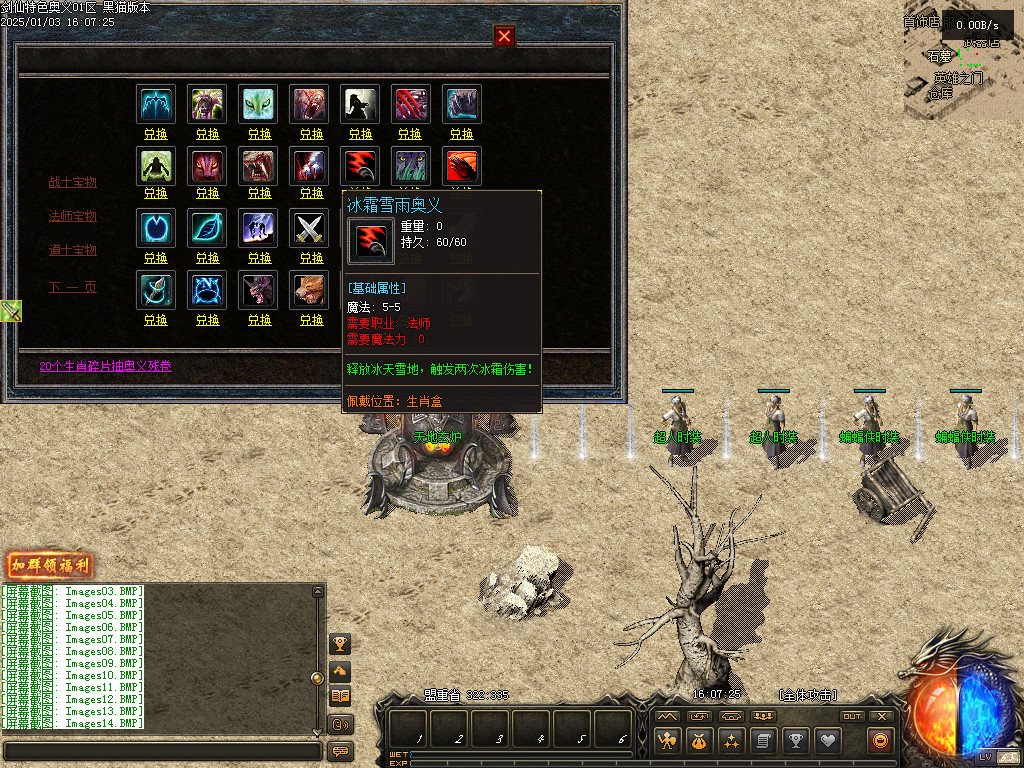Open the 战士宝物 warrior treasure category
The height and width of the screenshot is (768, 1024).
[x=73, y=183]
